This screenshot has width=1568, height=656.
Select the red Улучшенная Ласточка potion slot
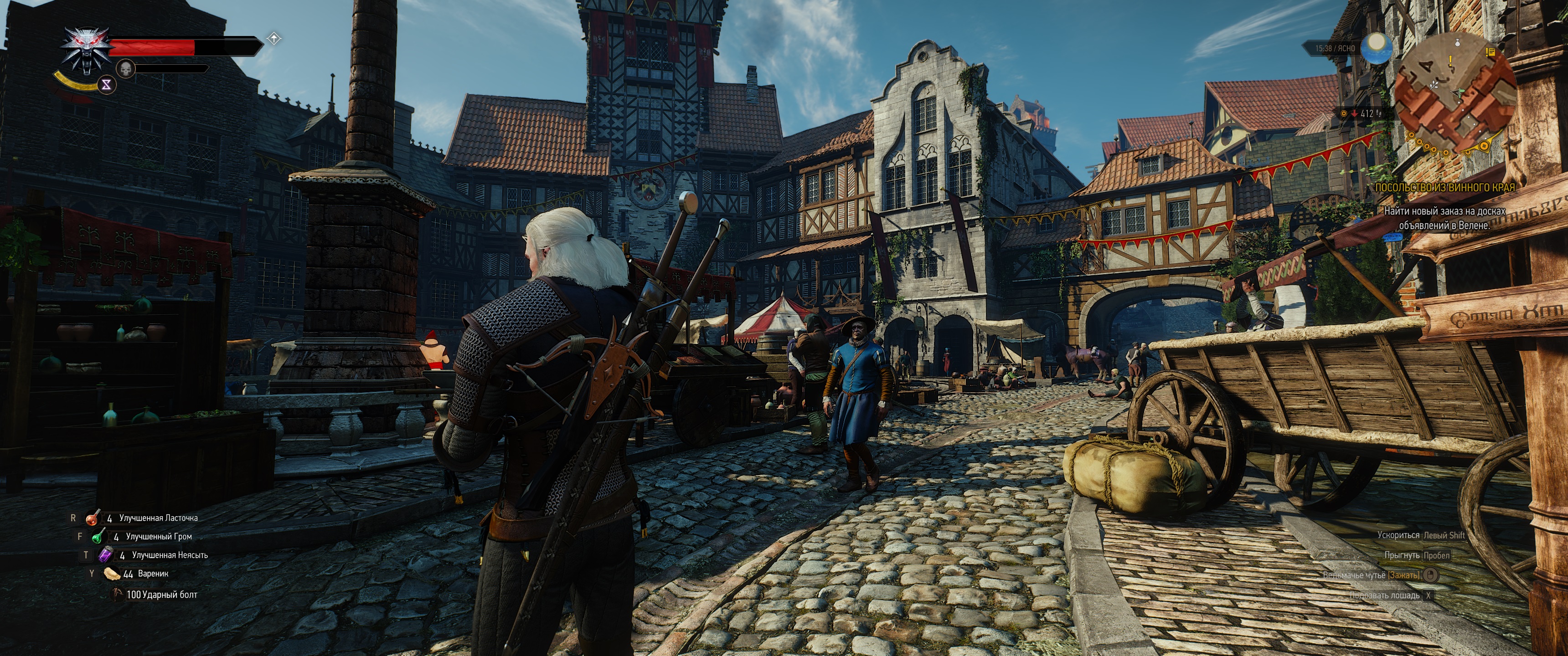(93, 518)
